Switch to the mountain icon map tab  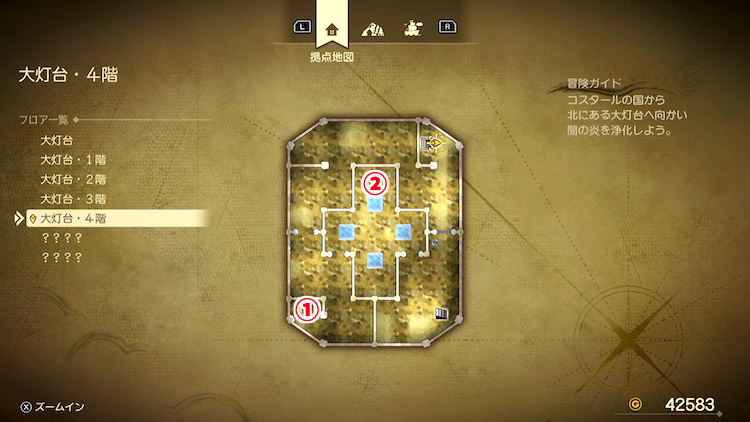pyautogui.click(x=375, y=28)
